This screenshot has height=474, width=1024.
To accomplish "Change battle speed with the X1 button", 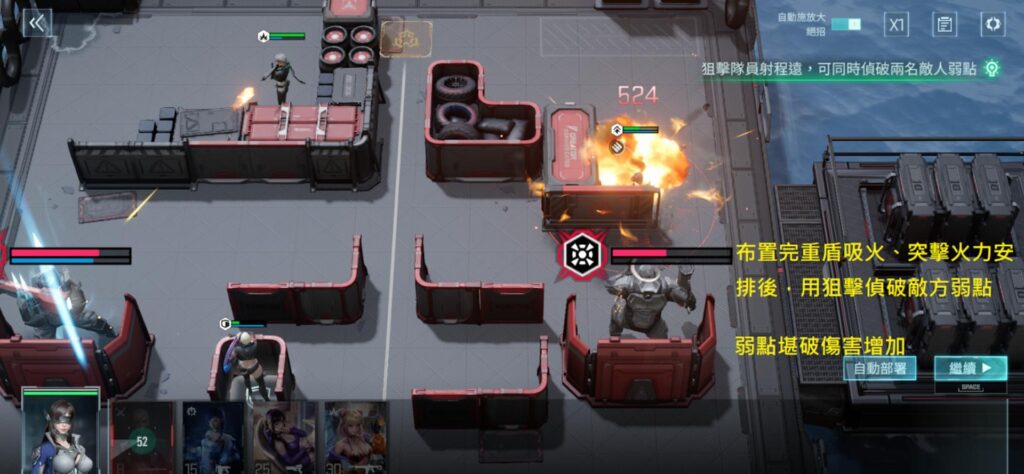I will click(x=897, y=24).
